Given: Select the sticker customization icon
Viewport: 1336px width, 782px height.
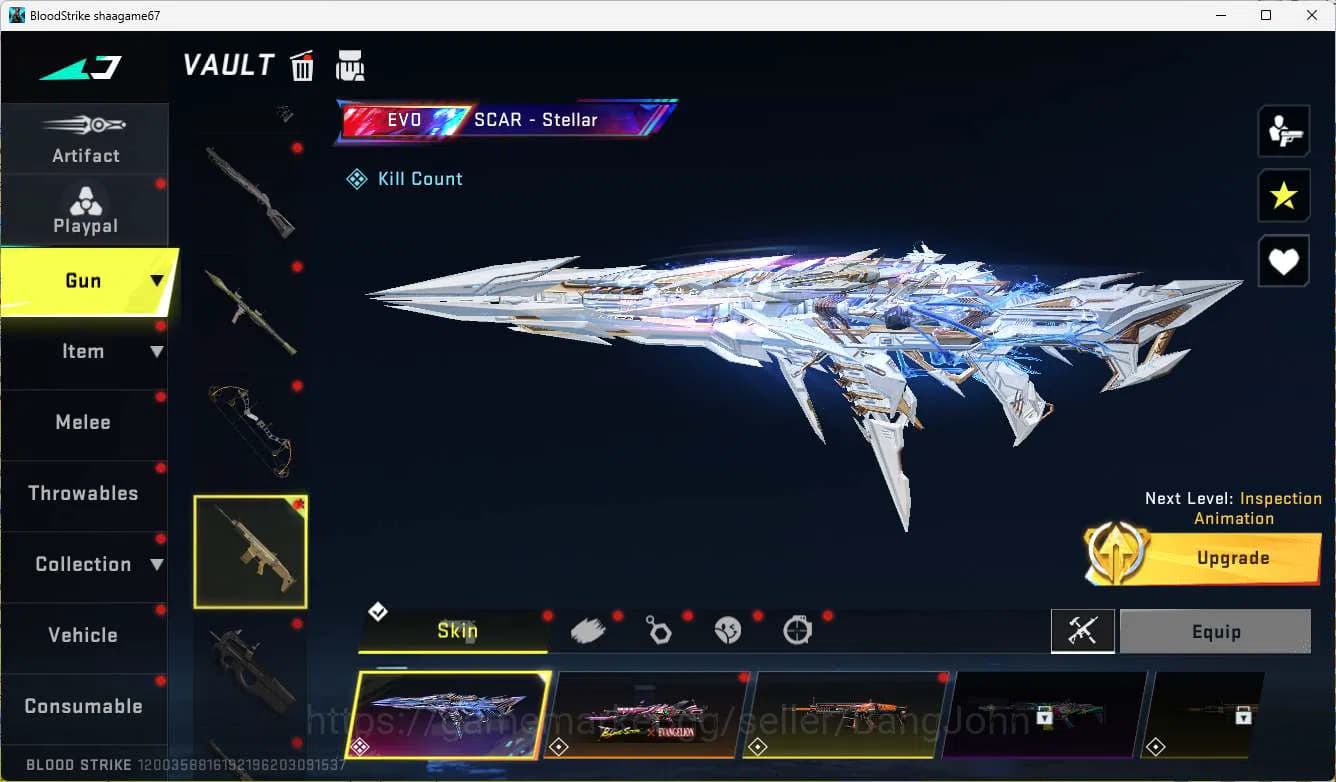Looking at the screenshot, I should [x=728, y=629].
